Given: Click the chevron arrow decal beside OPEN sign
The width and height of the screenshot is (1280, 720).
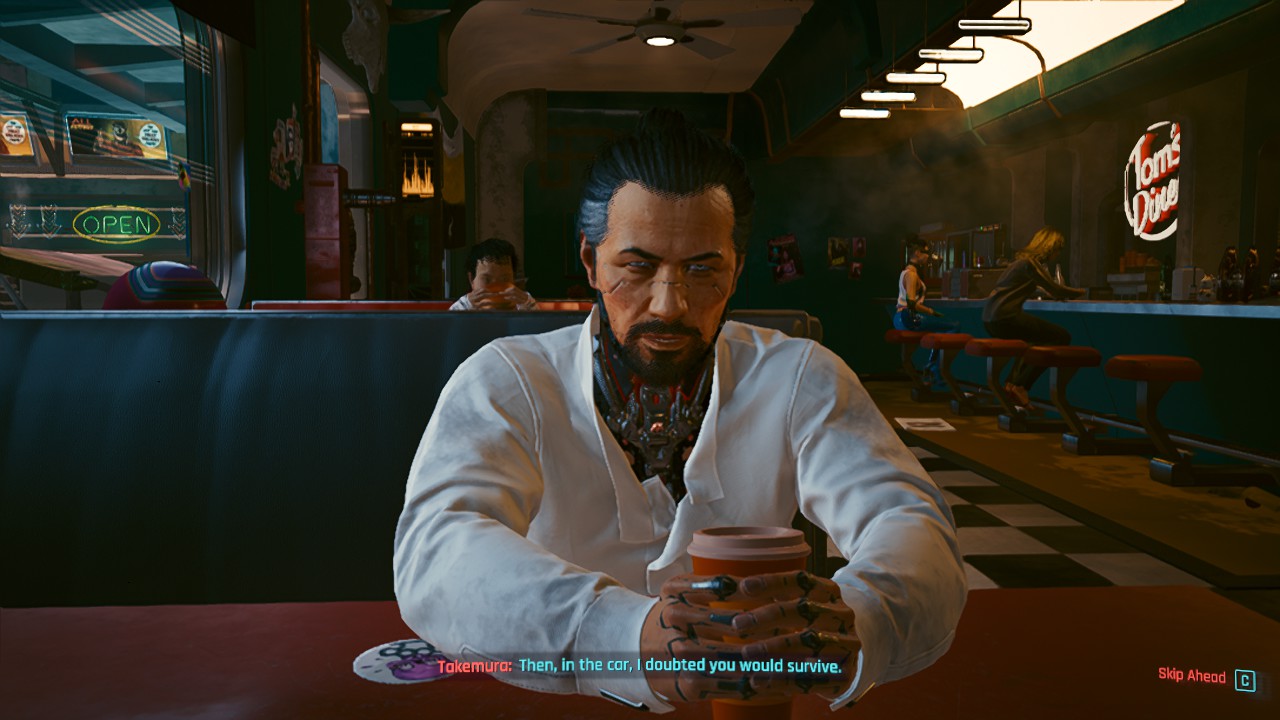Looking at the screenshot, I should click(177, 222).
